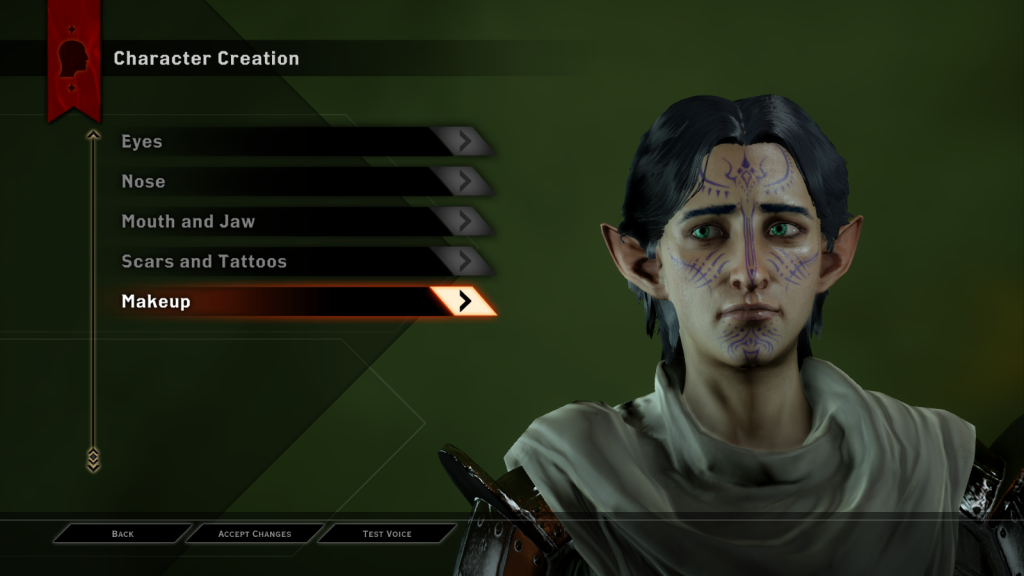1024x576 pixels.
Task: Enter the highlighted Makeup category
Action: (290, 301)
